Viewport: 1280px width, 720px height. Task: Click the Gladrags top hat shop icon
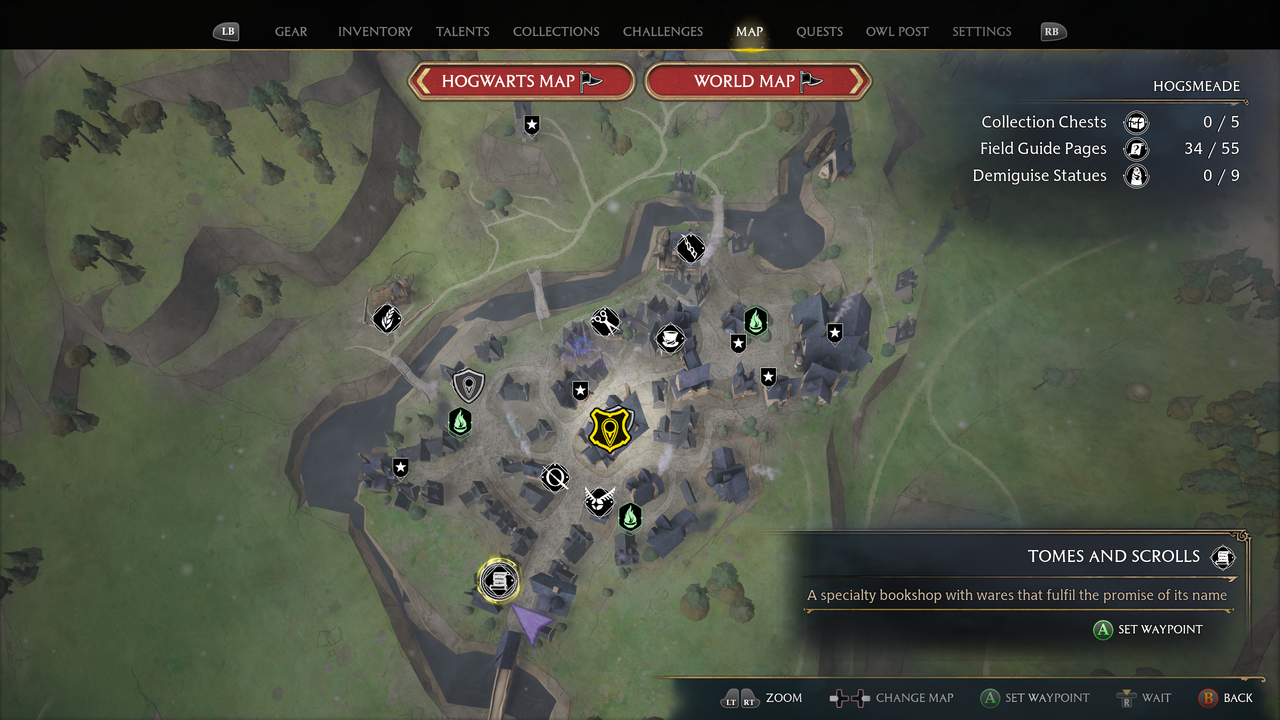(670, 339)
